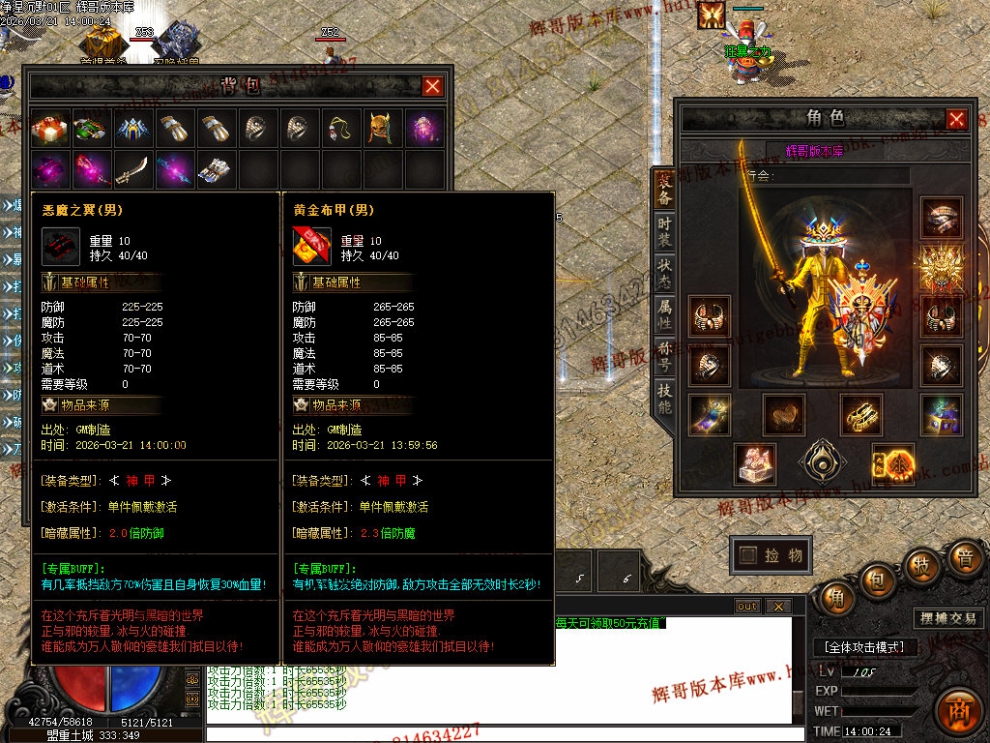Image resolution: width=990 pixels, height=743 pixels.
Task: Switch to the 称号 title tab
Action: click(664, 359)
